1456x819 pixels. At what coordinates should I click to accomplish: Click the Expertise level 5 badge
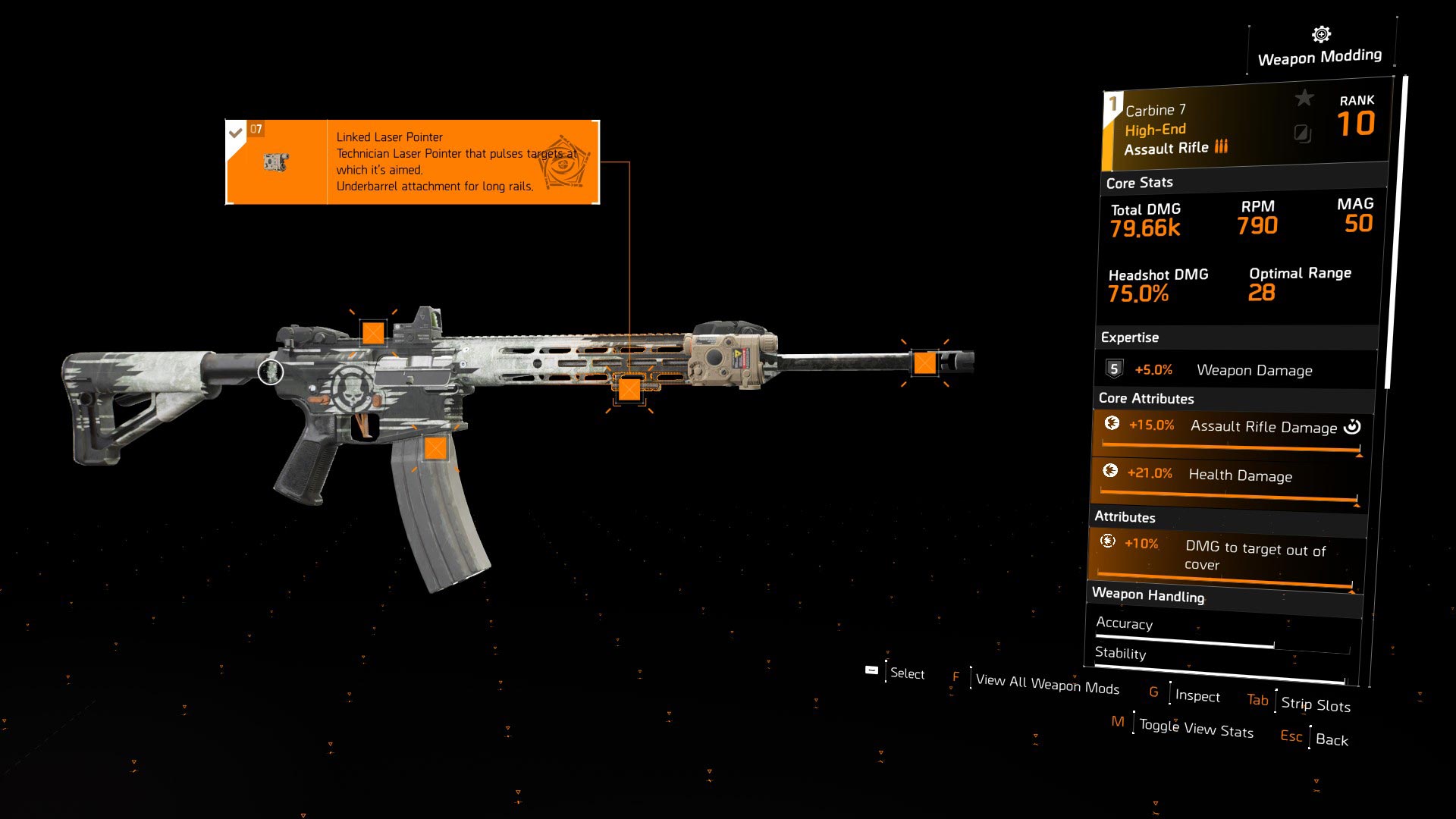tap(1113, 369)
